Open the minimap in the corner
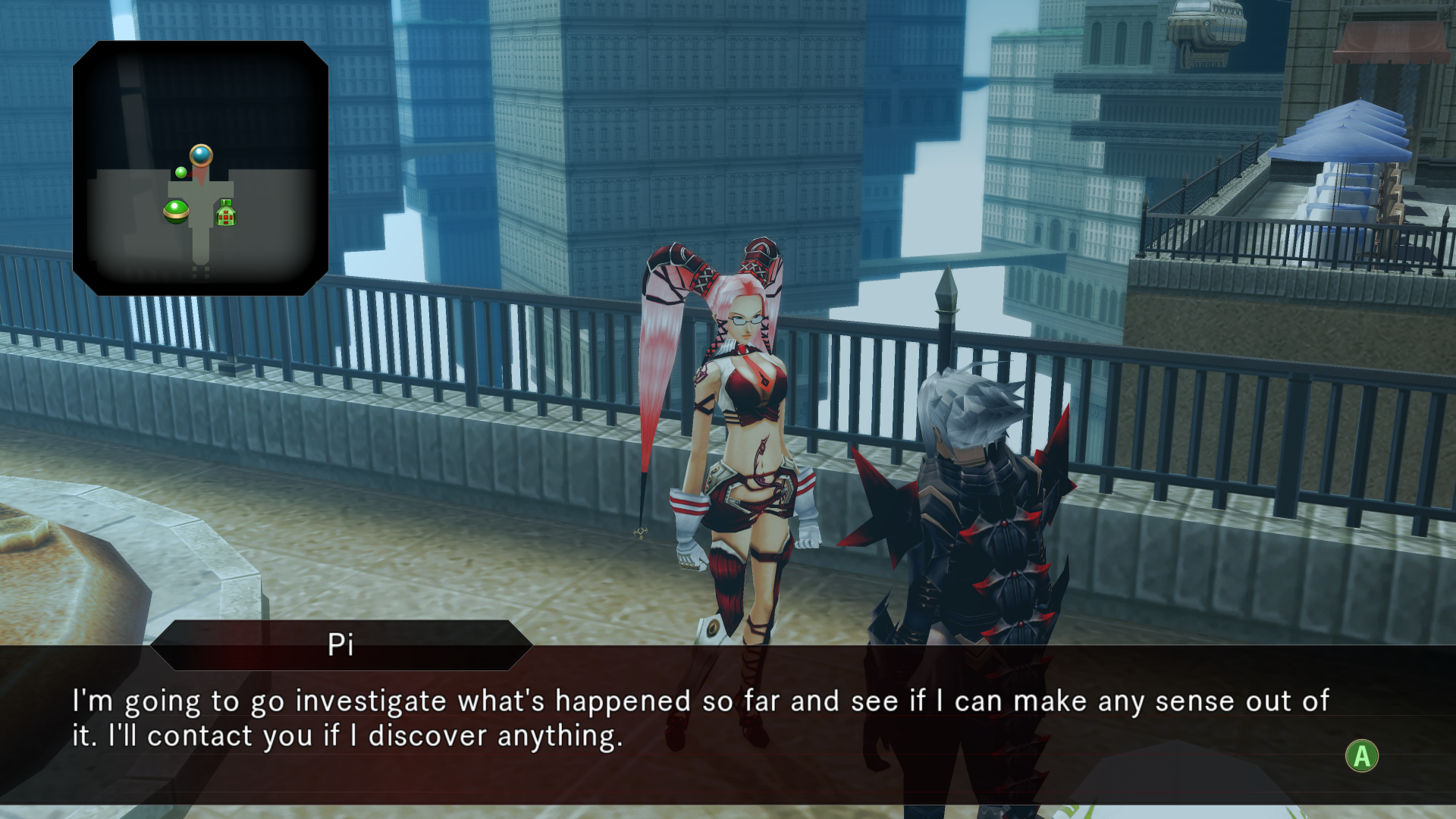The width and height of the screenshot is (1456, 819). [200, 168]
